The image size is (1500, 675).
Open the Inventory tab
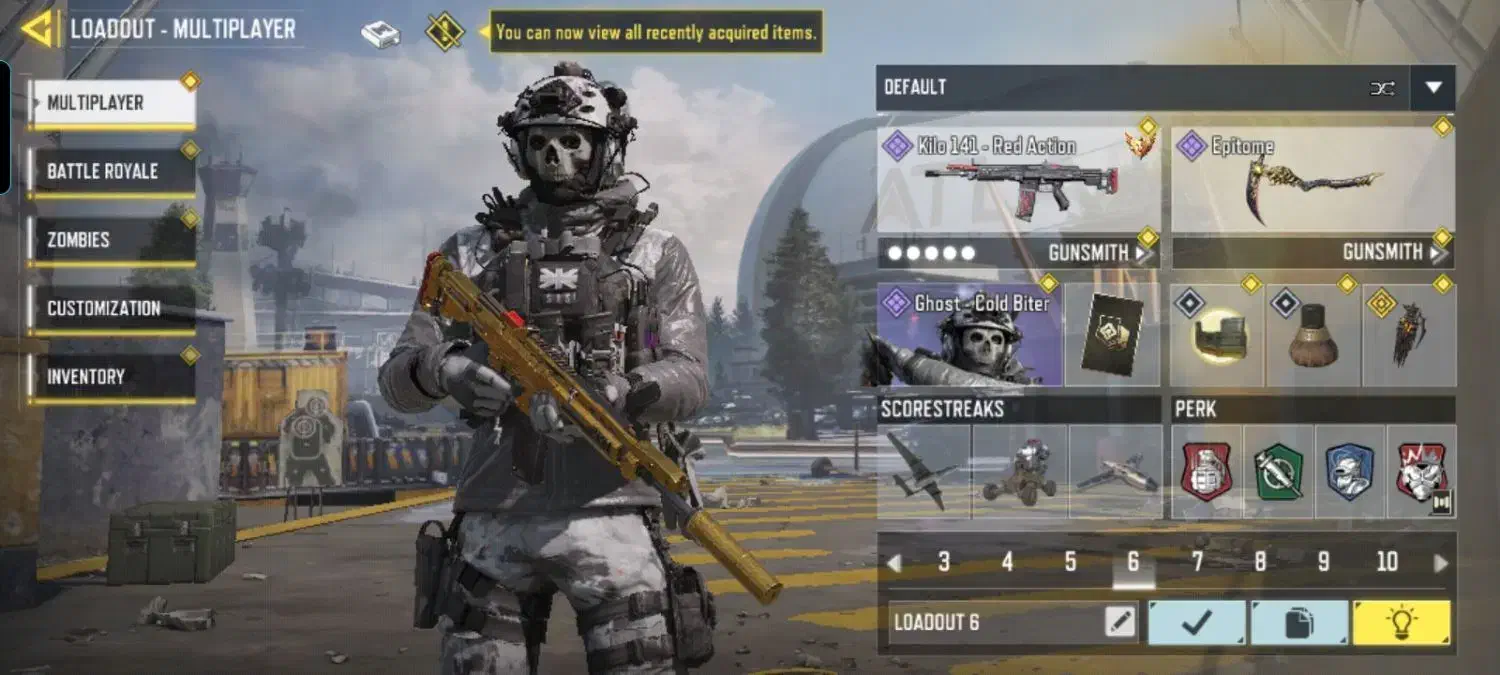[x=110, y=377]
